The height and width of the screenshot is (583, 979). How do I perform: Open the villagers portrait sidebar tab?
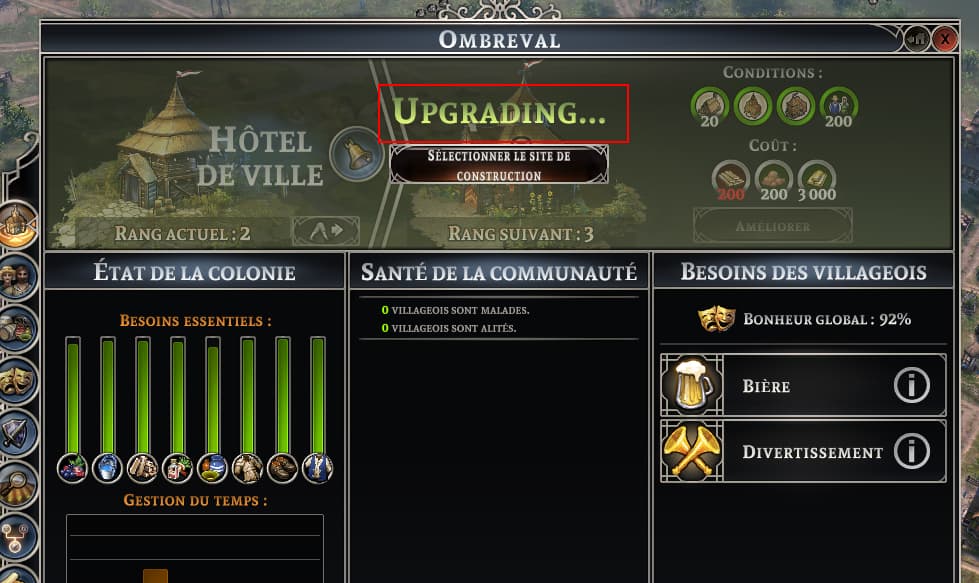pos(17,276)
